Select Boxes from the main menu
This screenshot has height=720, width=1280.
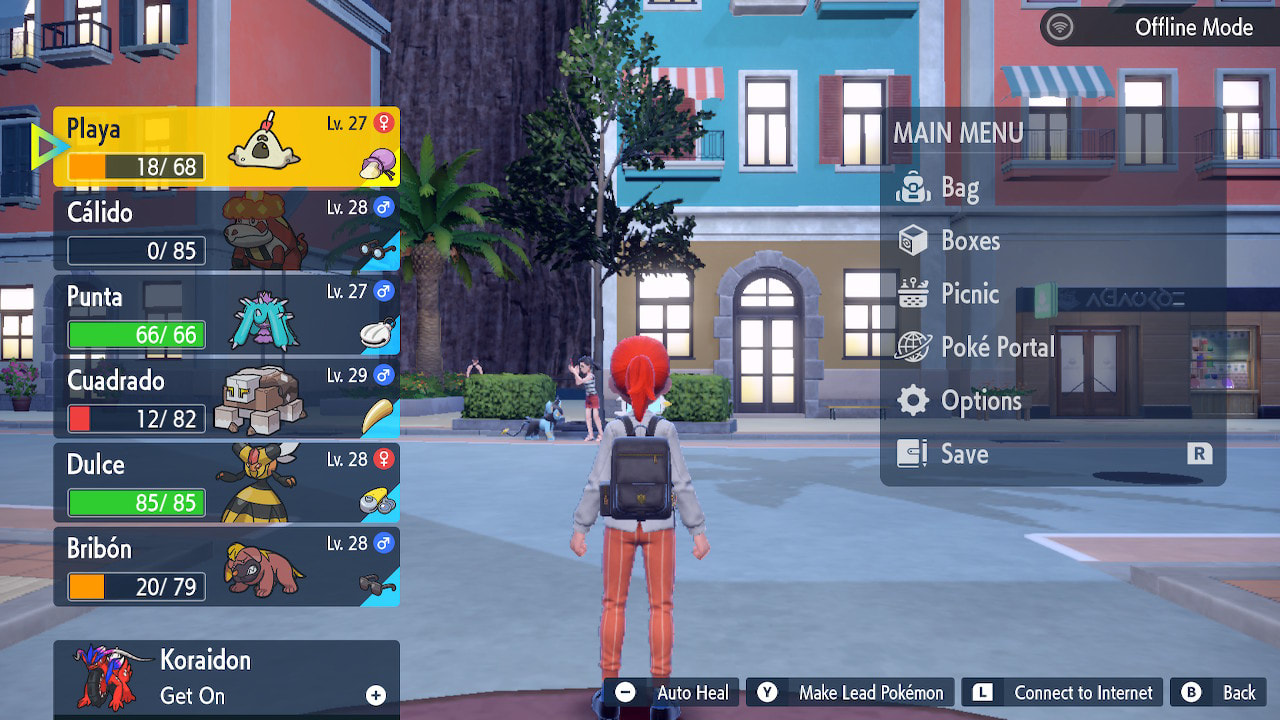(970, 241)
